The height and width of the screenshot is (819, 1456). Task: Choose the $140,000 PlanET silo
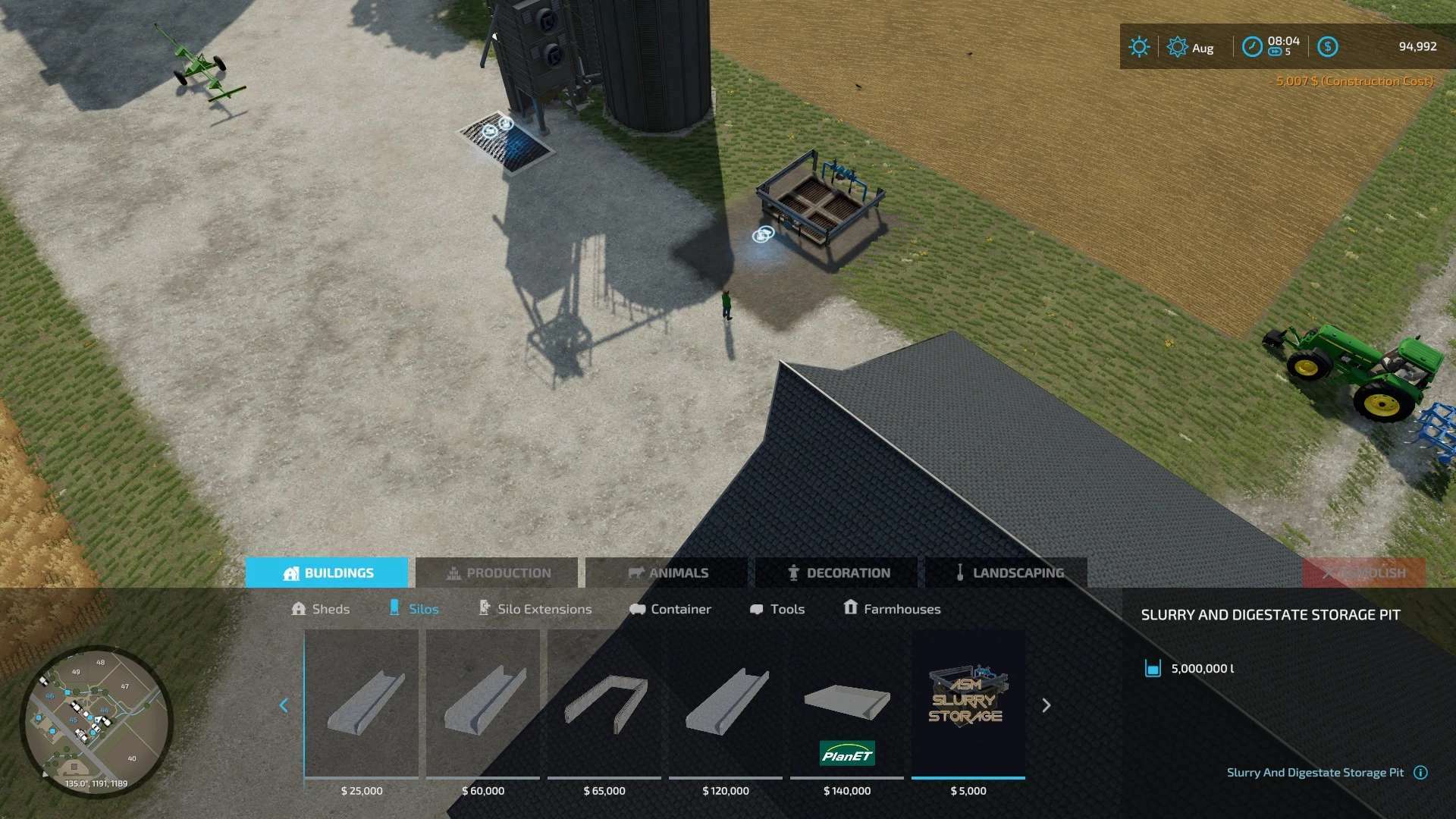coord(847,705)
